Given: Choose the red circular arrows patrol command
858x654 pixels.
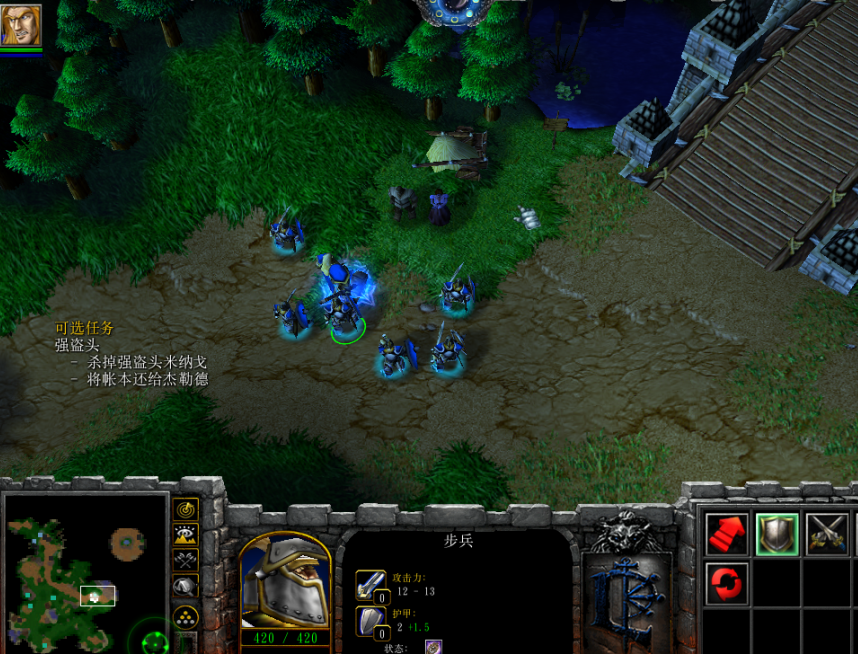Looking at the screenshot, I should tap(727, 583).
